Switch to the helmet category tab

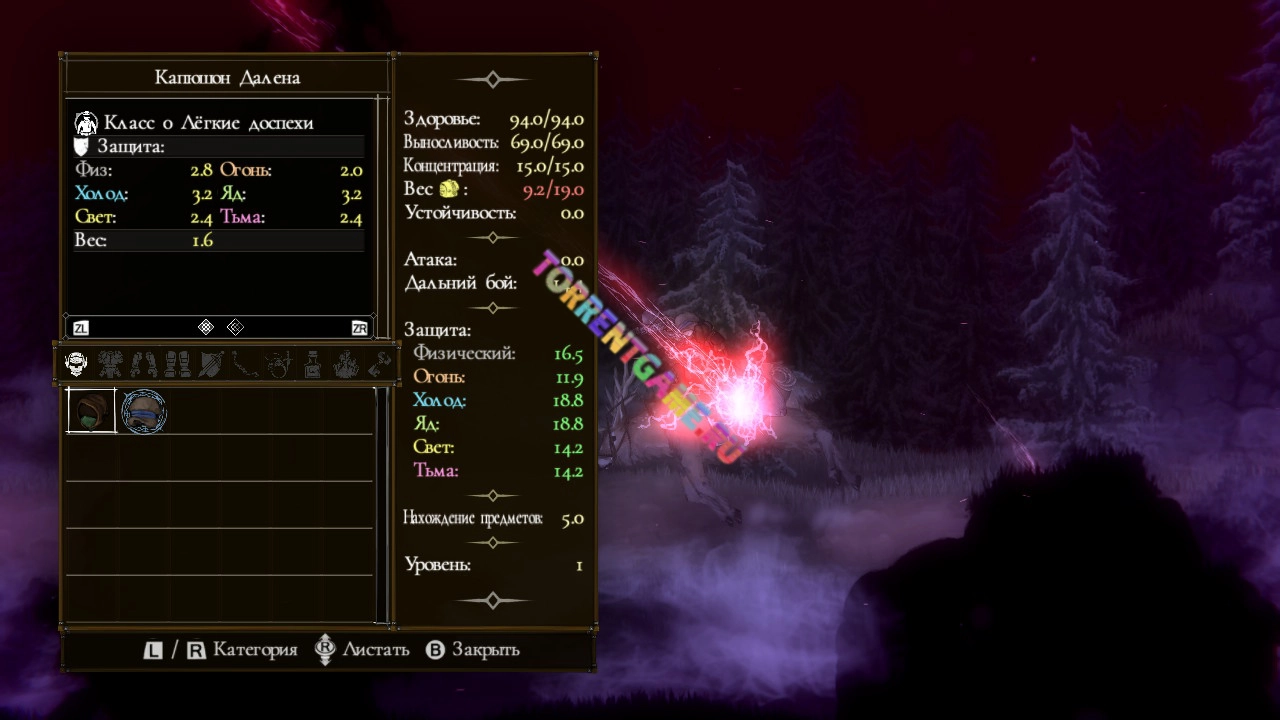coord(76,364)
